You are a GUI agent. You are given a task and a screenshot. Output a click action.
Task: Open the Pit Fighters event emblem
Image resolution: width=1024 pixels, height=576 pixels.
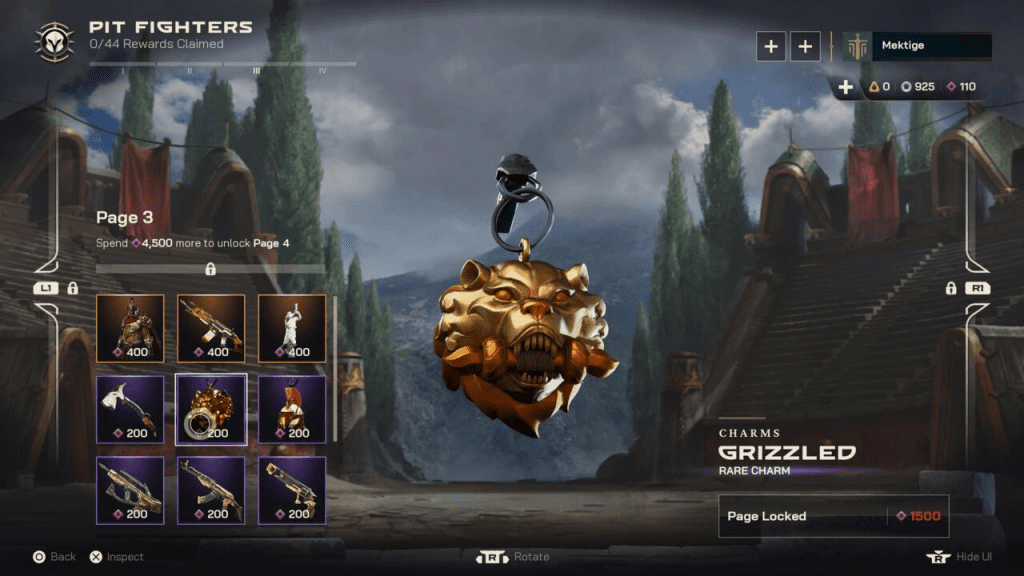(52, 41)
